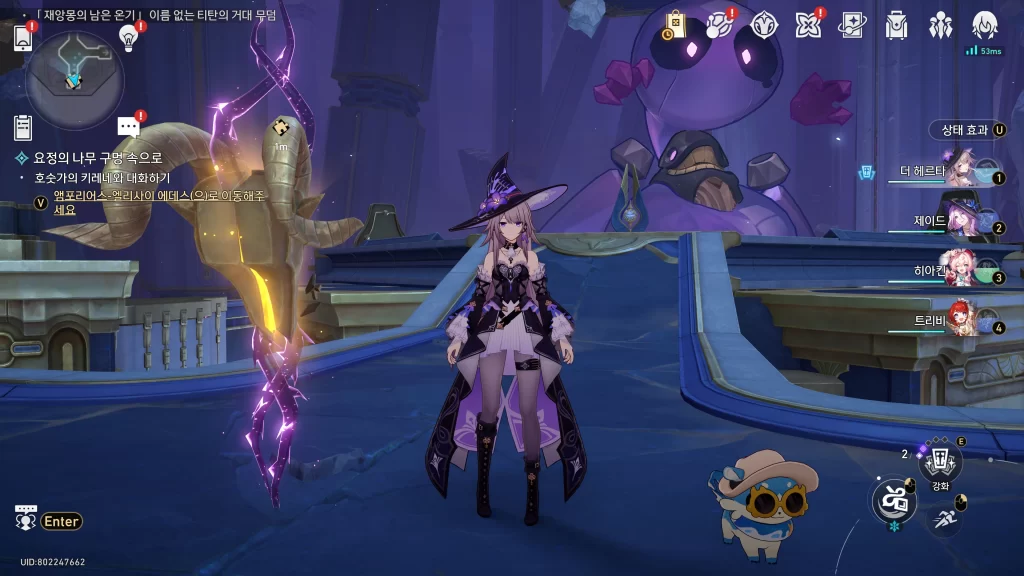Screen dimensions: 1024x576
Task: Show the 상태 효과 status effects
Action: (967, 130)
